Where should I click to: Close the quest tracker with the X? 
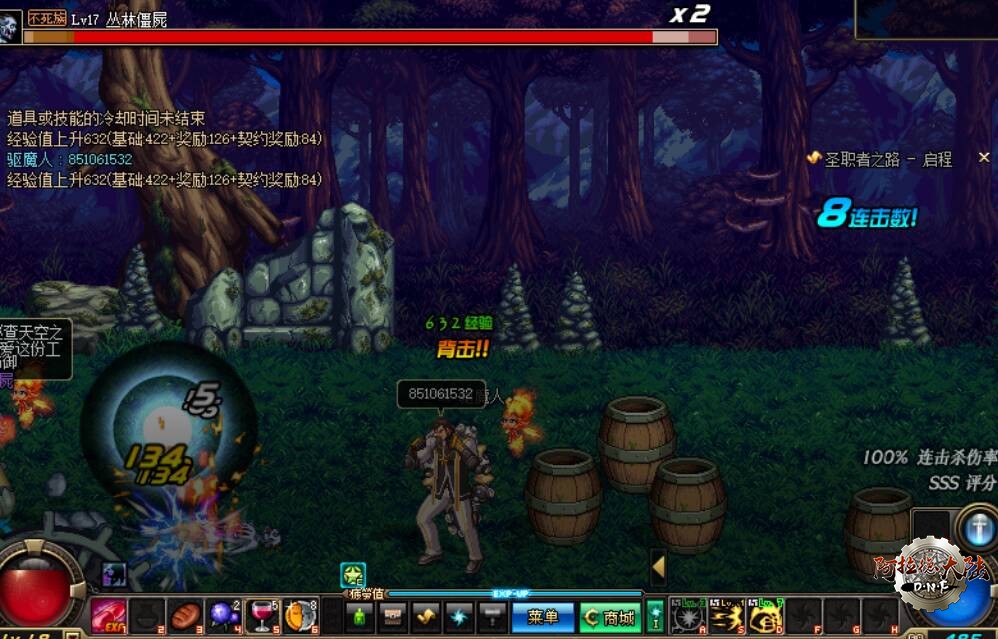[983, 158]
